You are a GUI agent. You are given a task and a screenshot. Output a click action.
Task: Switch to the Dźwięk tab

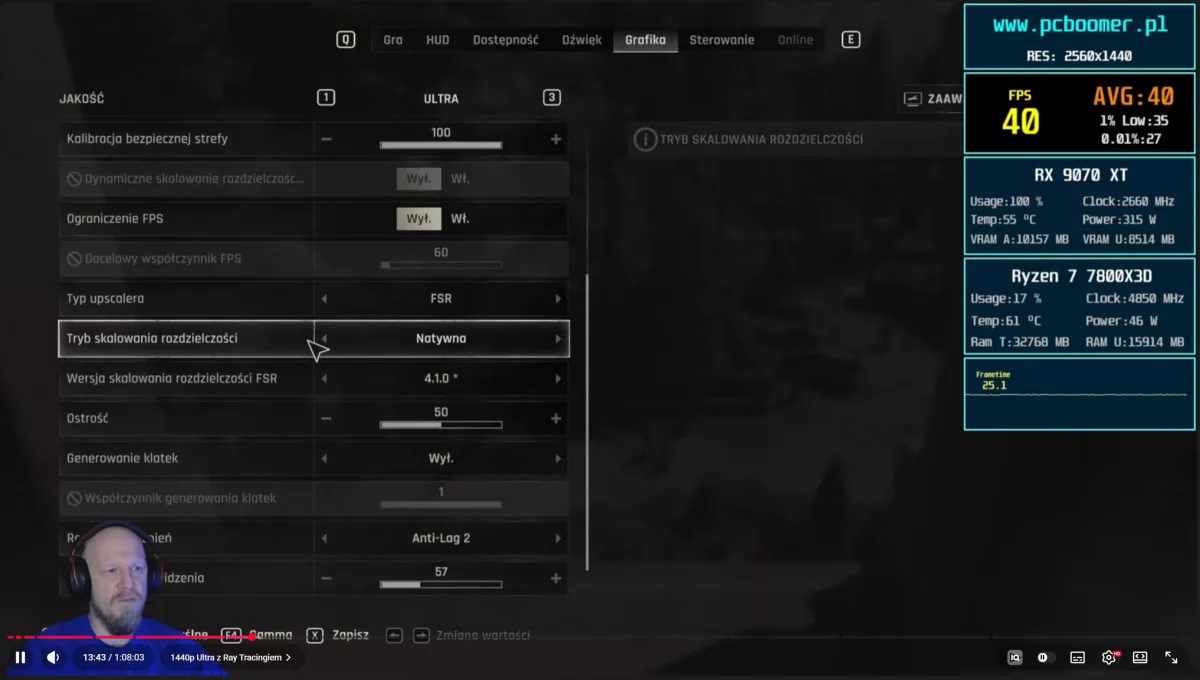(582, 40)
